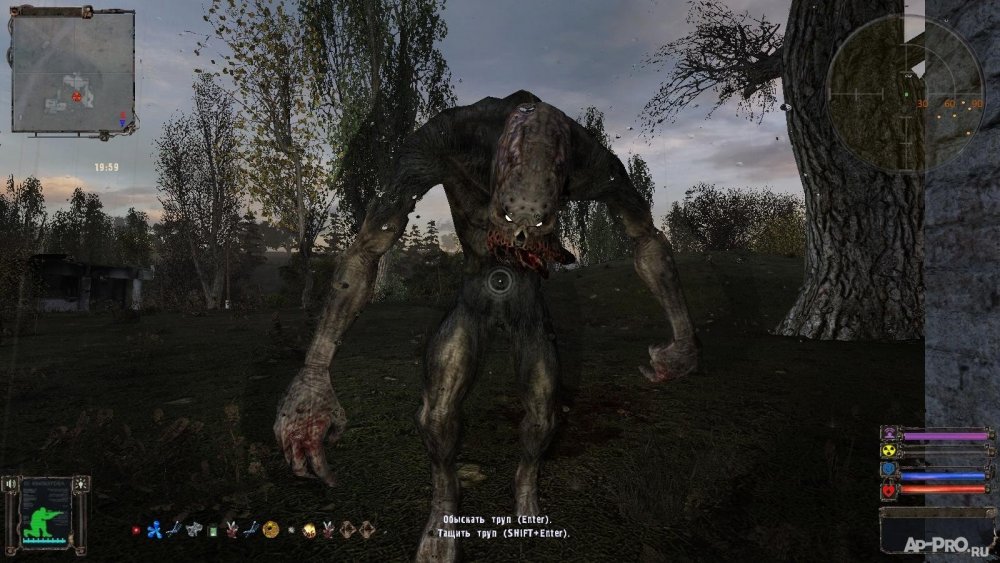Select the blue molecule artifact icon
Image resolution: width=1000 pixels, height=563 pixels.
click(x=153, y=529)
